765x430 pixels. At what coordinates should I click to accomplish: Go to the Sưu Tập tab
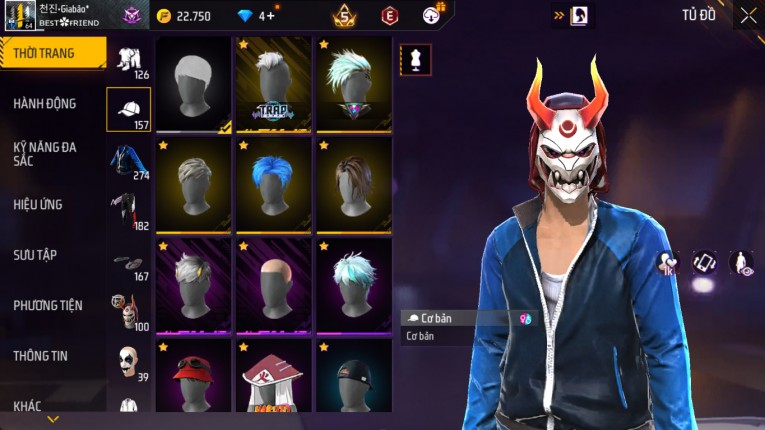pyautogui.click(x=35, y=255)
